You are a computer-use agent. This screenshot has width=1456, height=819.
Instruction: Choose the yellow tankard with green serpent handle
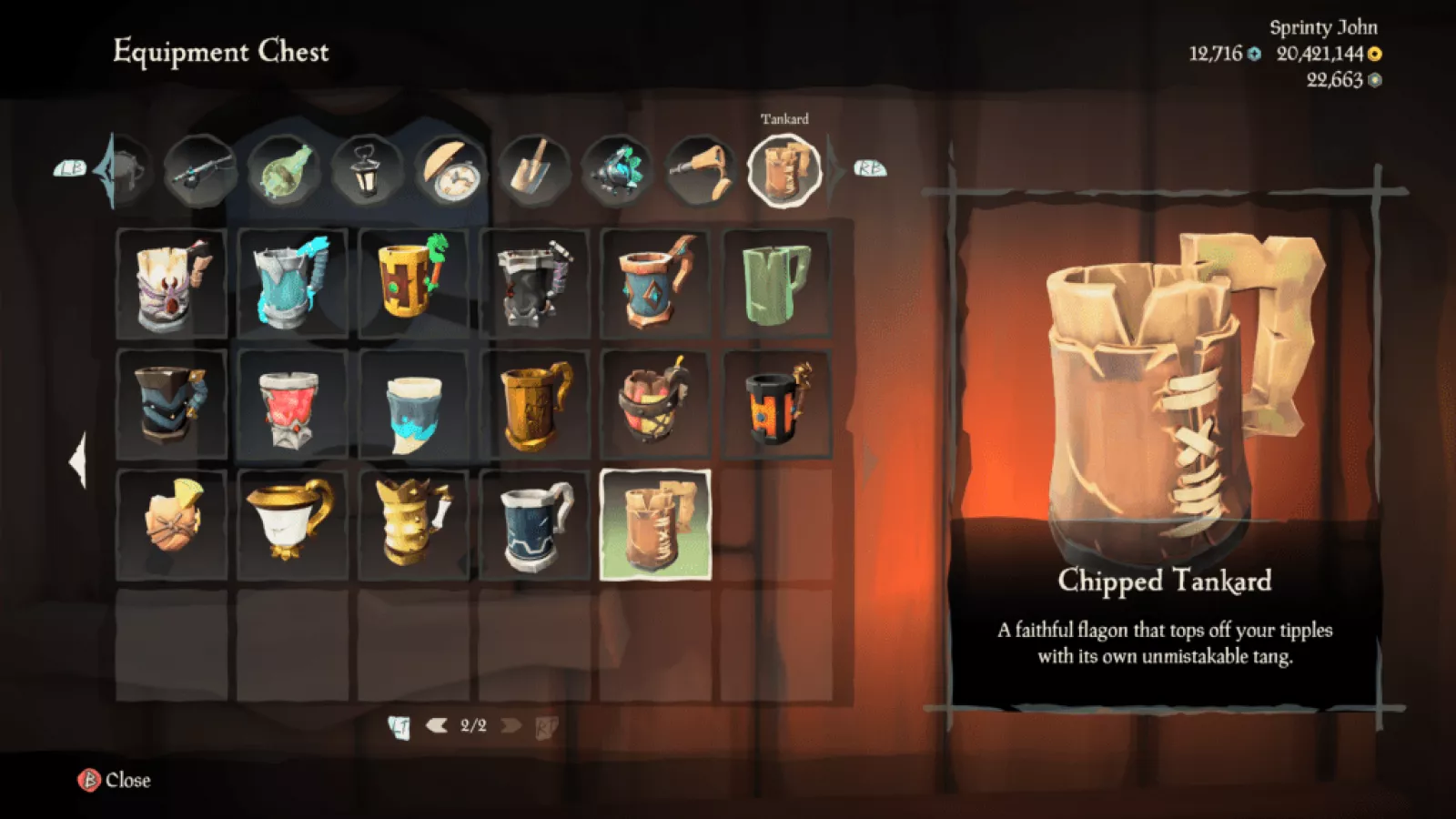[x=414, y=283]
